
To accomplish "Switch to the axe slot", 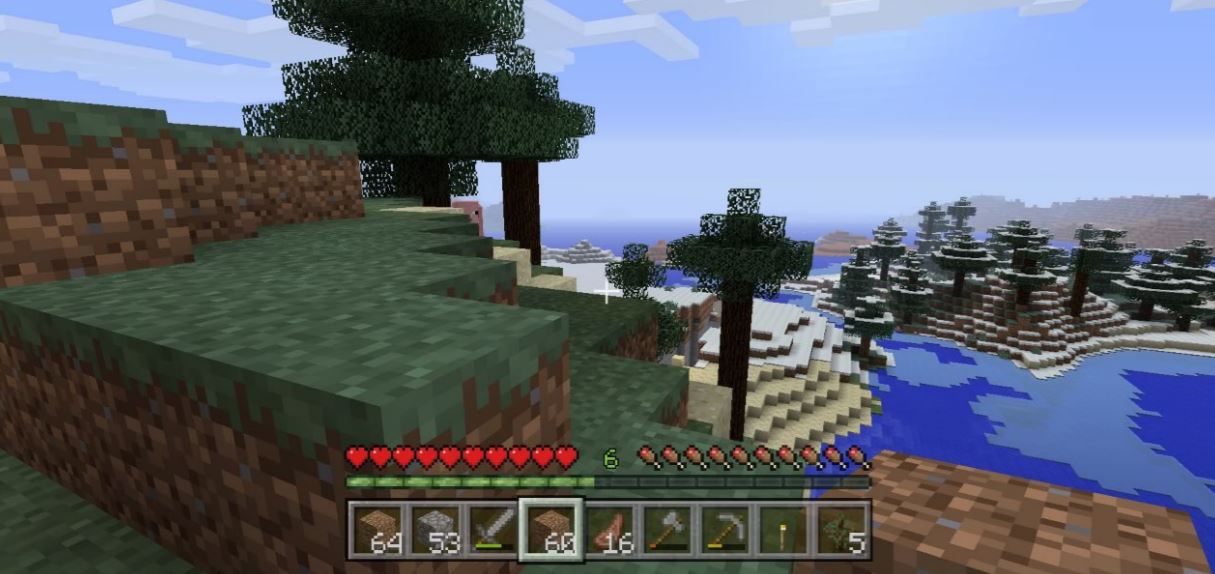I will pos(667,530).
